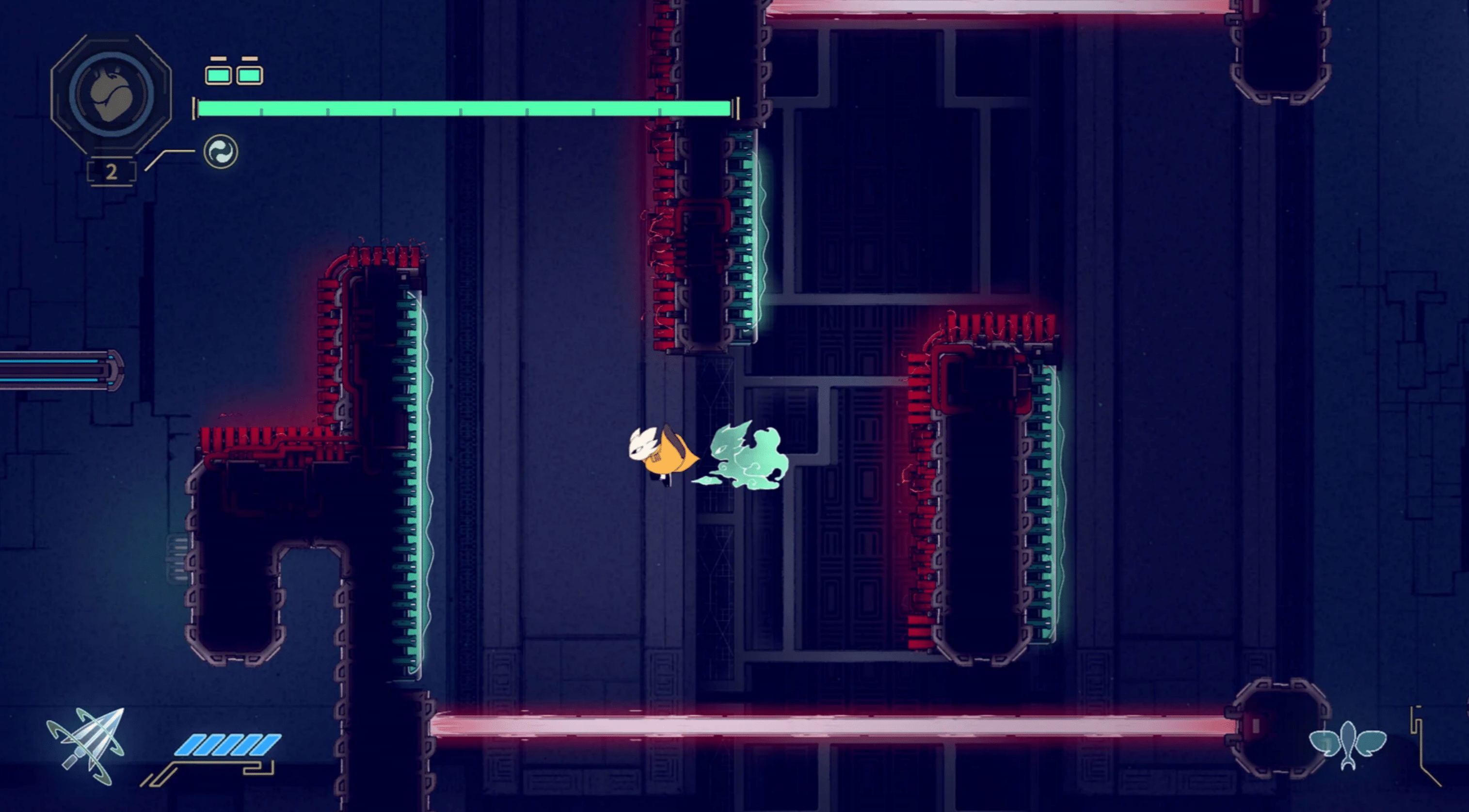Select the swirling yin-yang icon
Viewport: 1469px width, 812px height.
click(x=221, y=152)
